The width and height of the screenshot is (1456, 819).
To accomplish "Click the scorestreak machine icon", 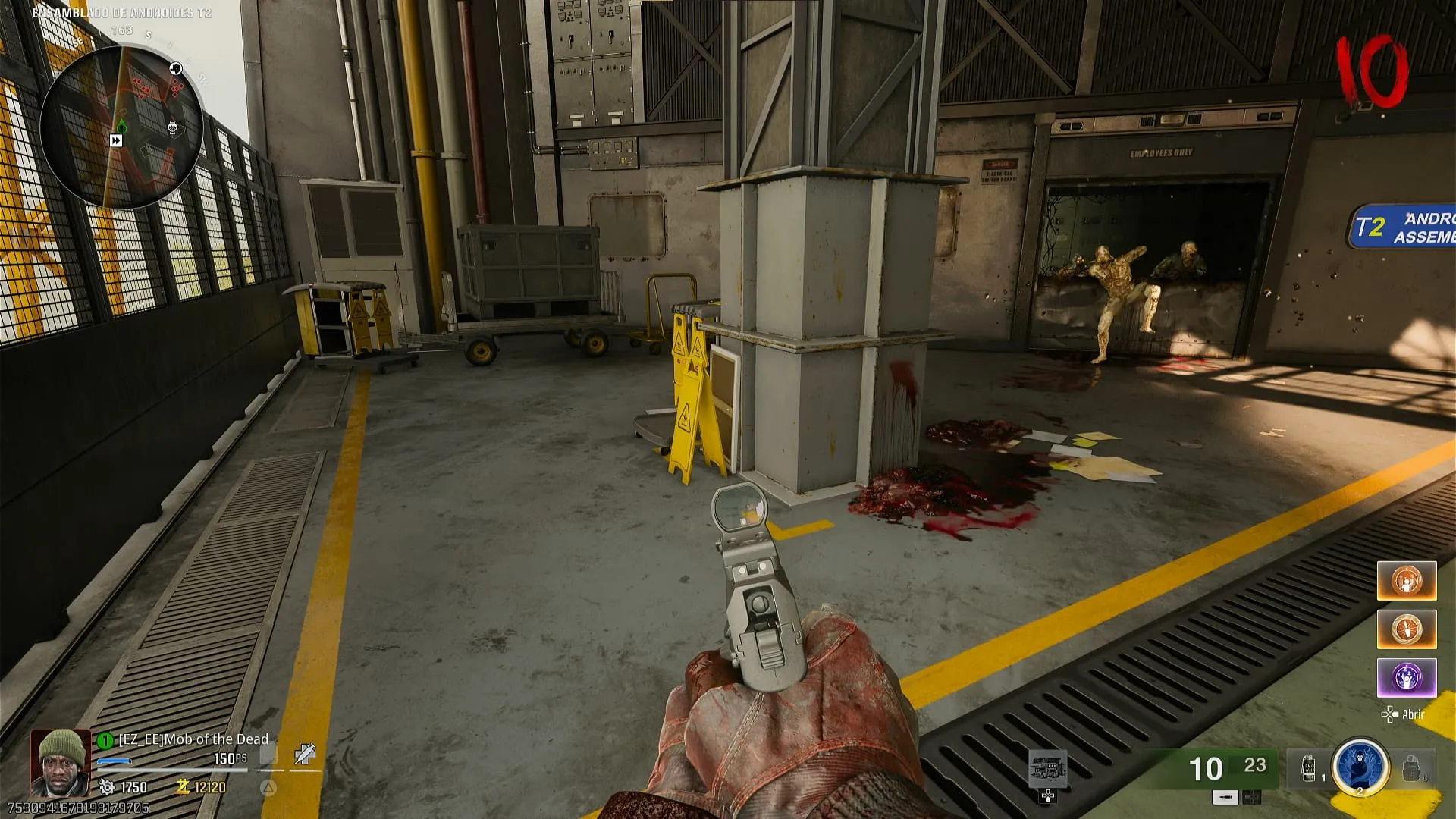I will pos(1048,770).
